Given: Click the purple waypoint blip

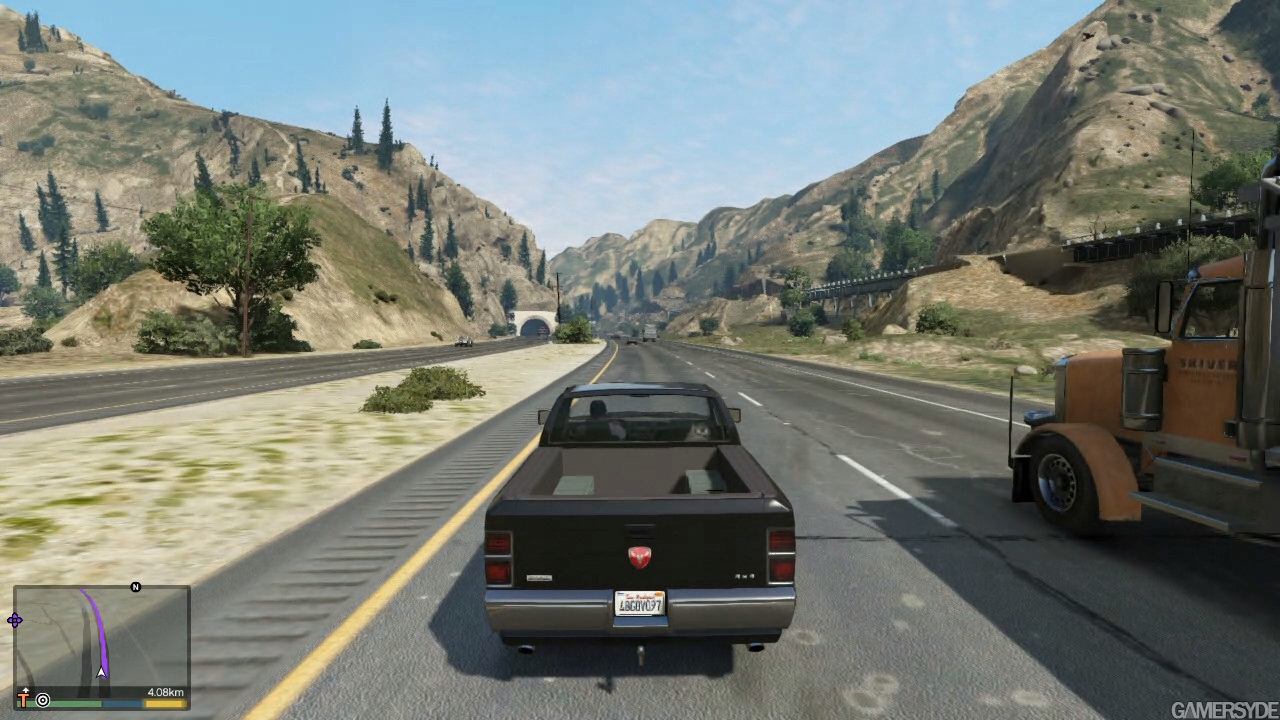Looking at the screenshot, I should (15, 621).
